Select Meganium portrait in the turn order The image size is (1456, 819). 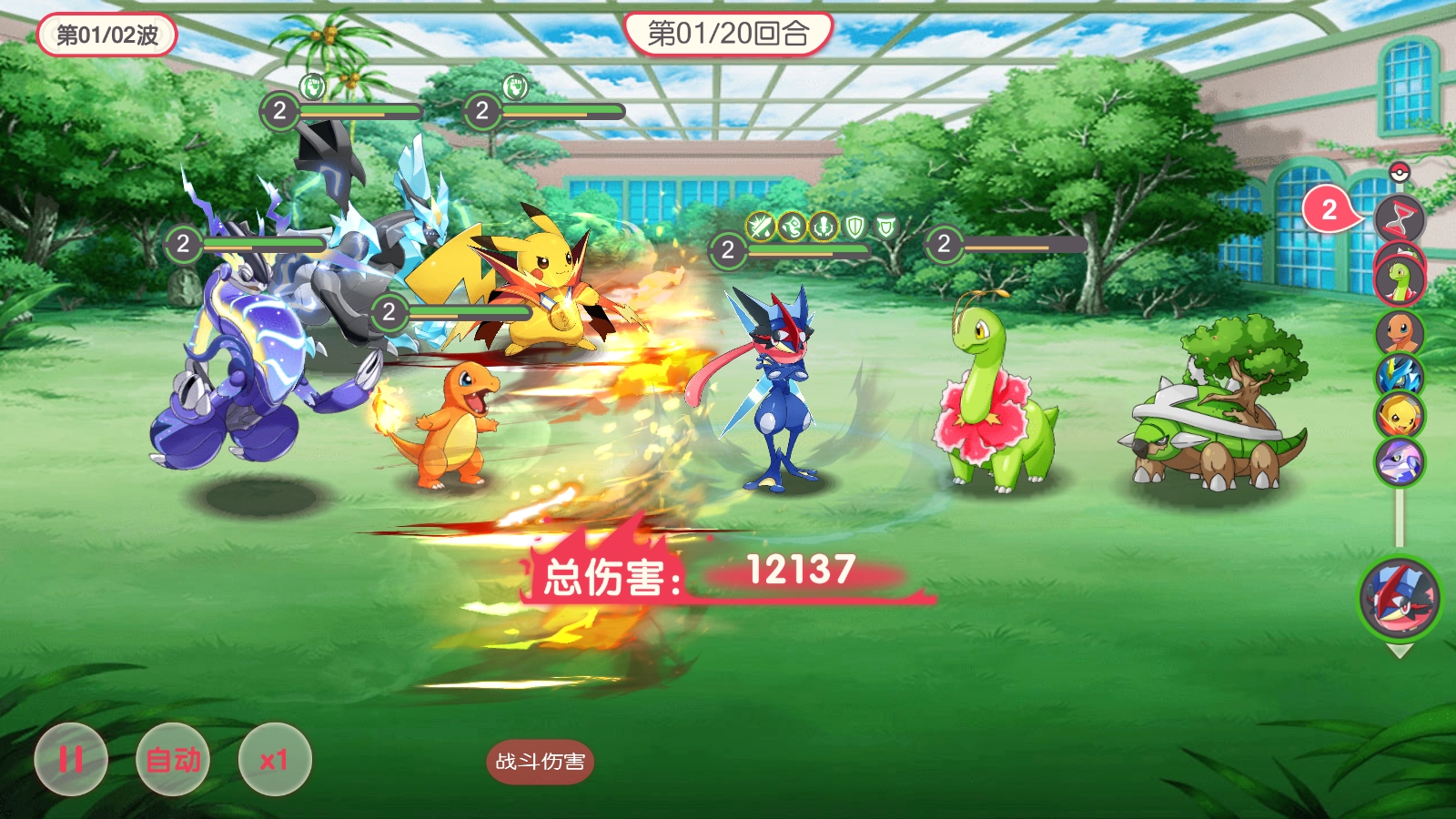(x=1400, y=277)
